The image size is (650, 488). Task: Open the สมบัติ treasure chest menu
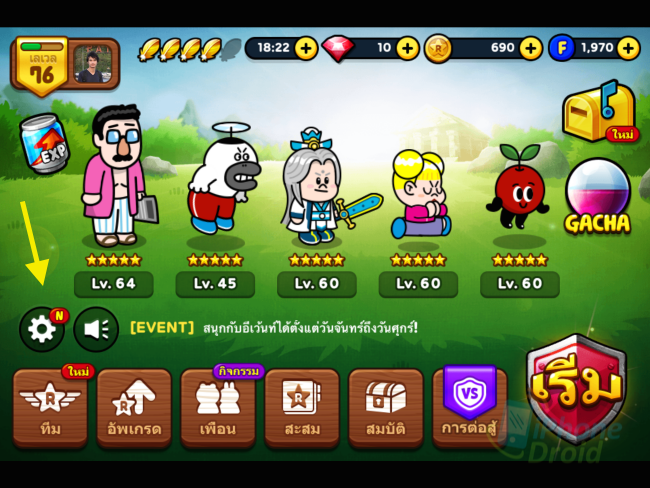point(386,407)
